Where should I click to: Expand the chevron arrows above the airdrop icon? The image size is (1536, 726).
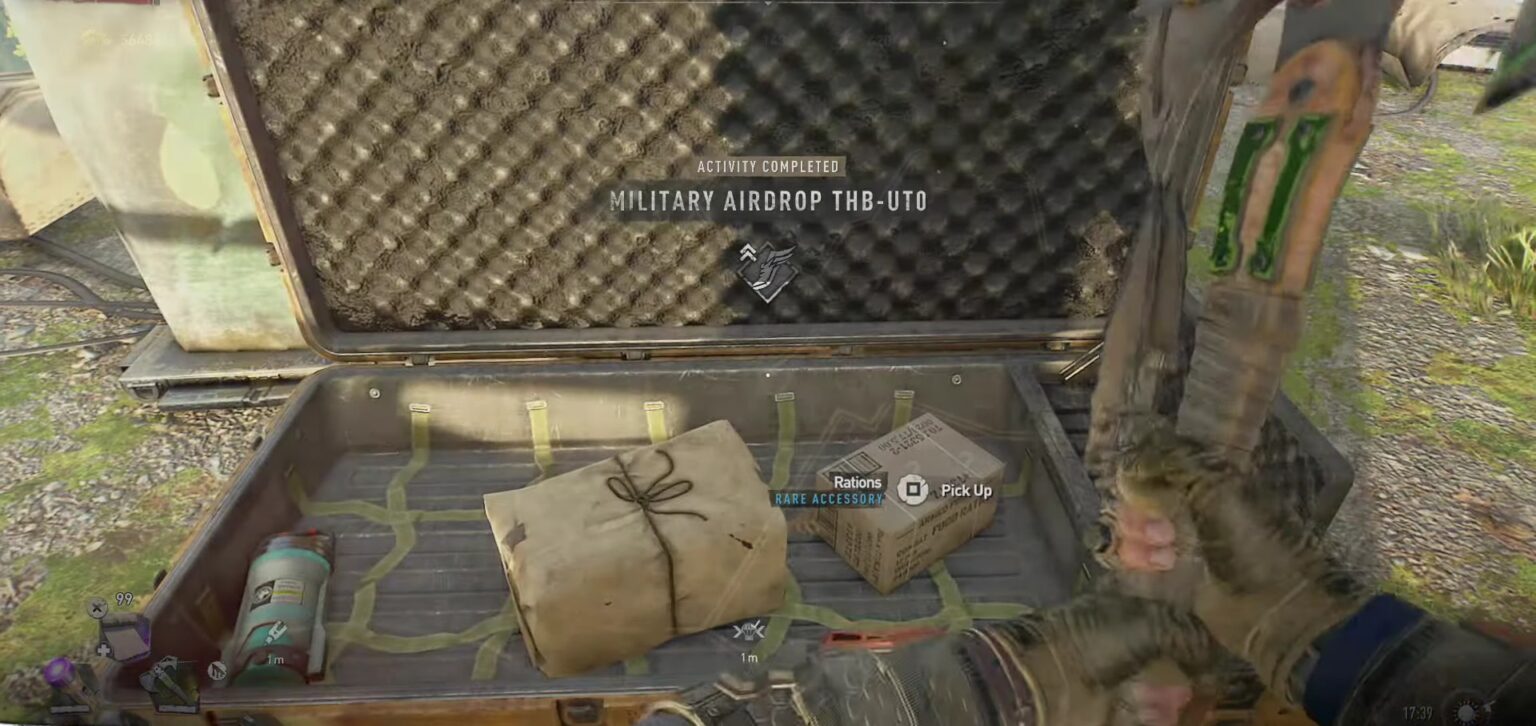pyautogui.click(x=749, y=251)
